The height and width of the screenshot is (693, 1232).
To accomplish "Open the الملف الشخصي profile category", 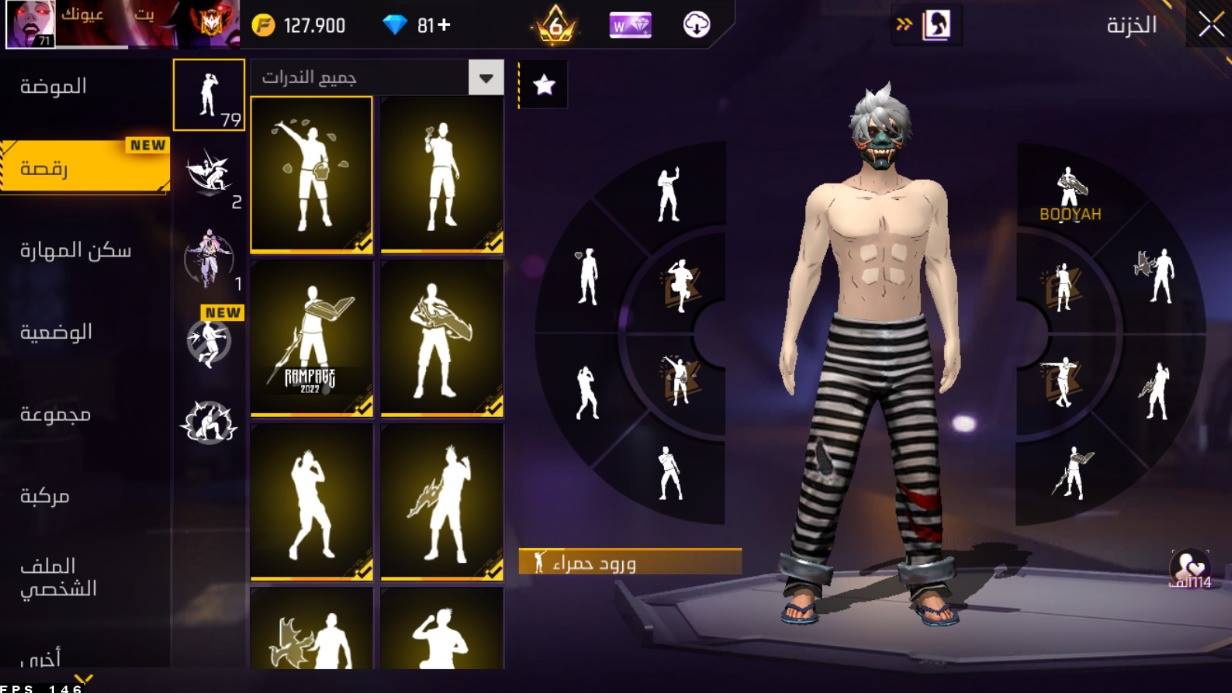I will [58, 578].
